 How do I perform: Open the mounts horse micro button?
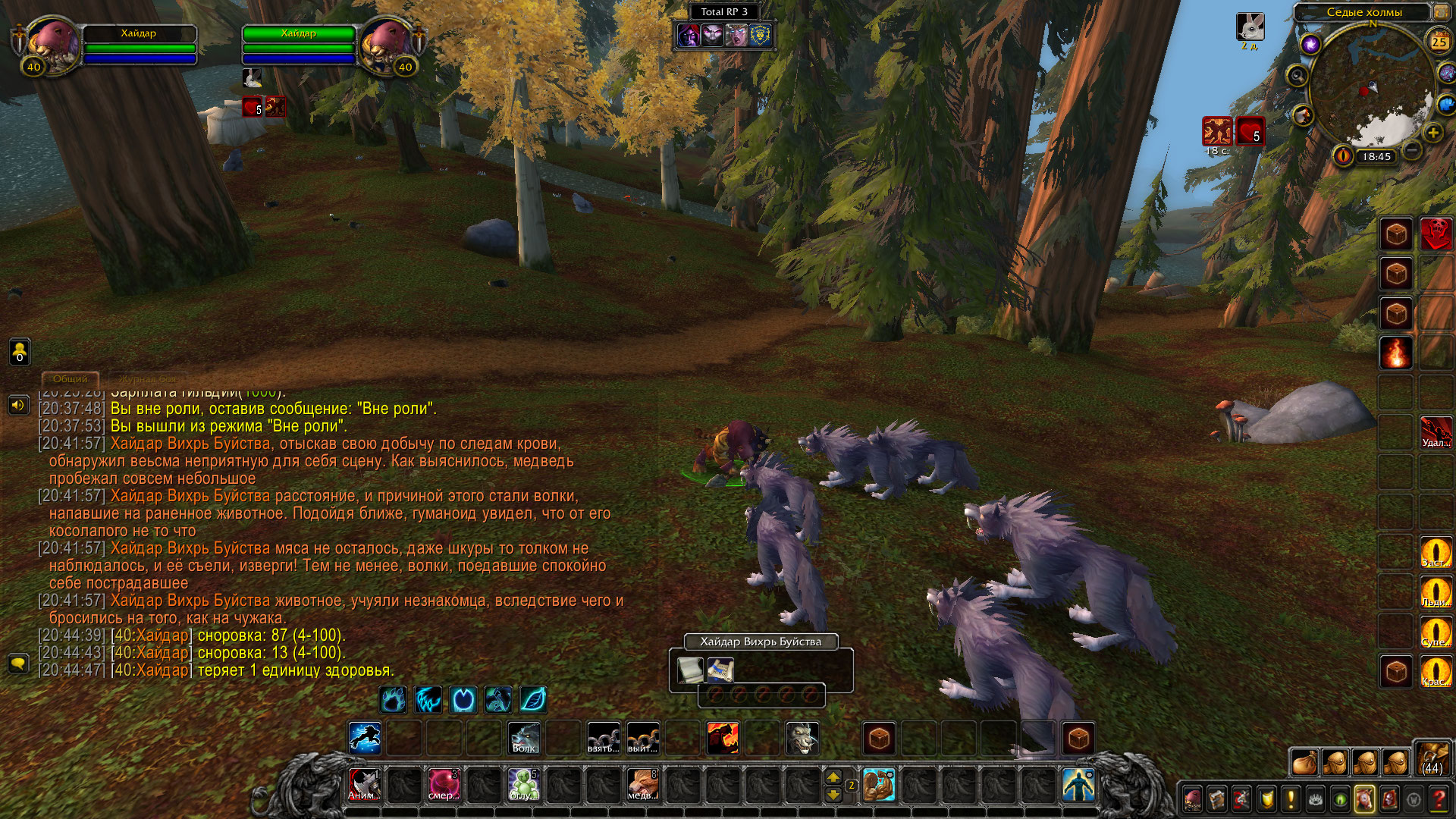click(1364, 799)
